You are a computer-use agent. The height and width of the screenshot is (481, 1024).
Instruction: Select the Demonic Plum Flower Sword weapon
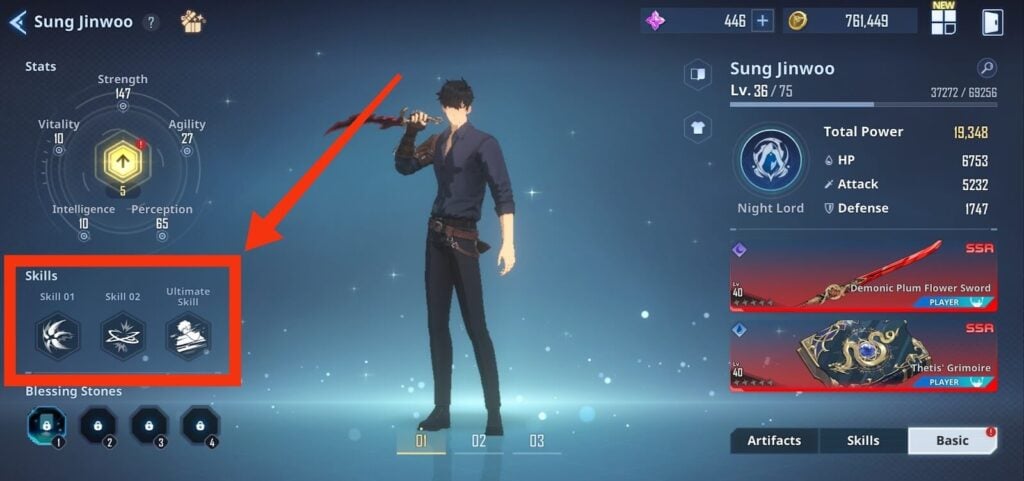[864, 275]
